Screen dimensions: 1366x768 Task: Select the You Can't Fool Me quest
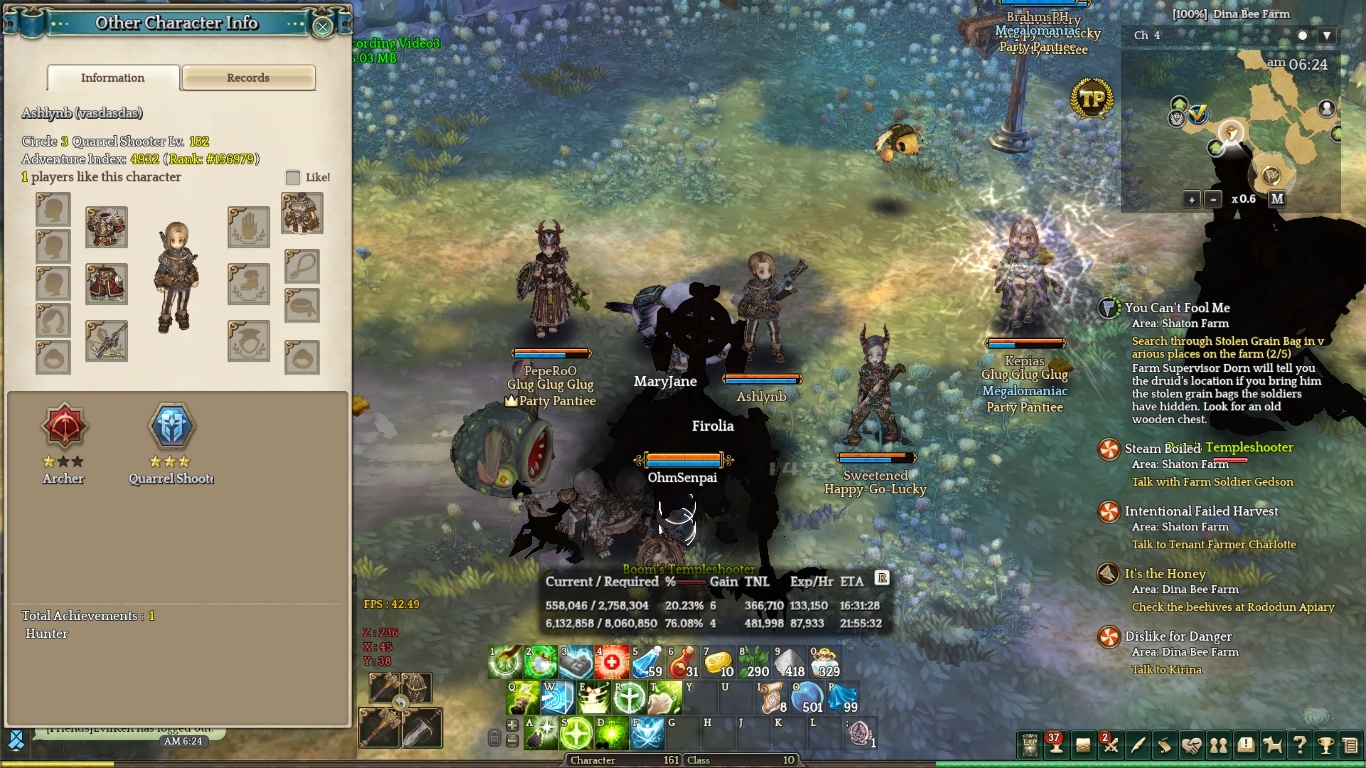1177,308
